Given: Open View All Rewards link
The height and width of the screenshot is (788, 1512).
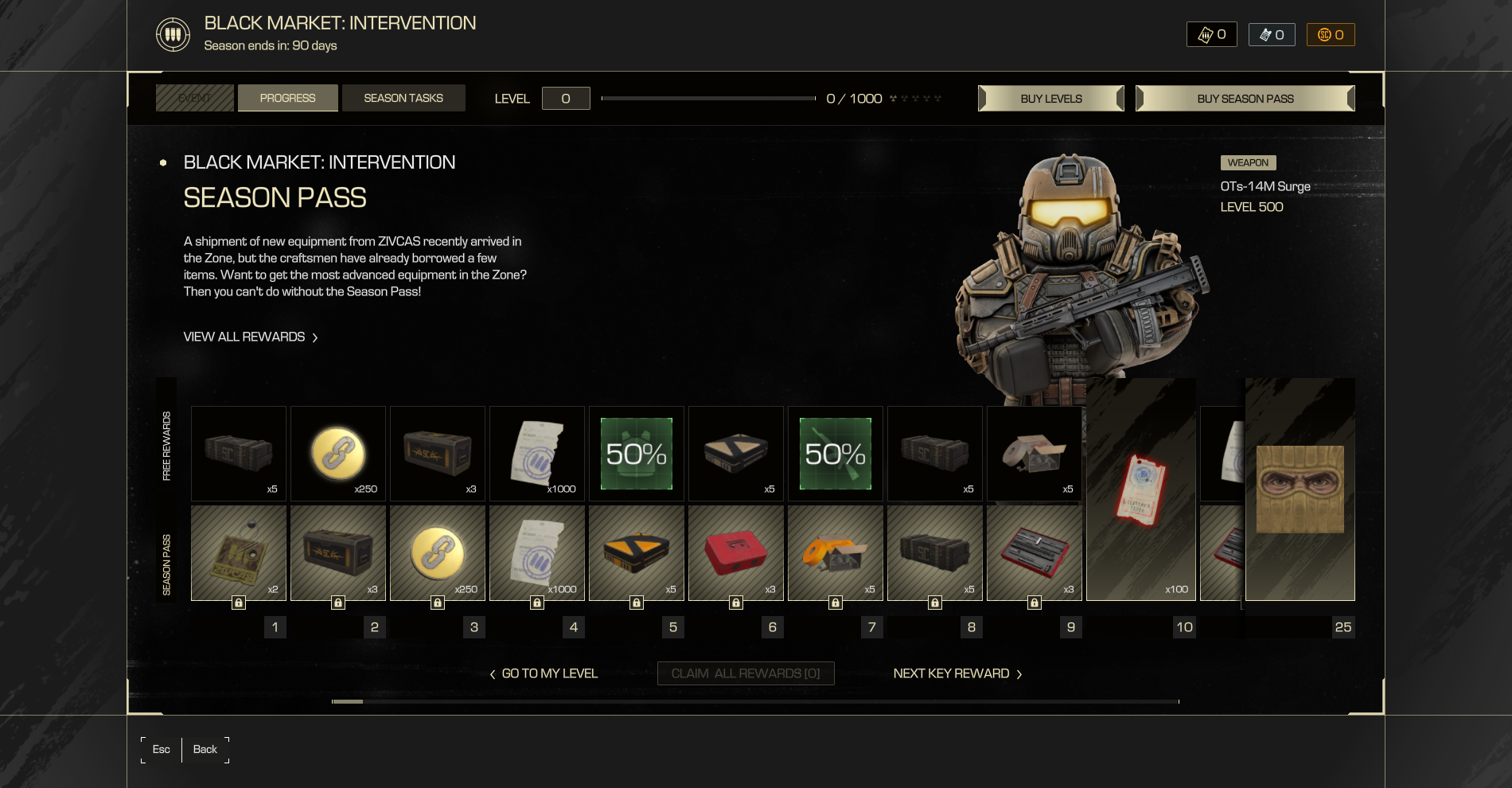Looking at the screenshot, I should [x=250, y=337].
